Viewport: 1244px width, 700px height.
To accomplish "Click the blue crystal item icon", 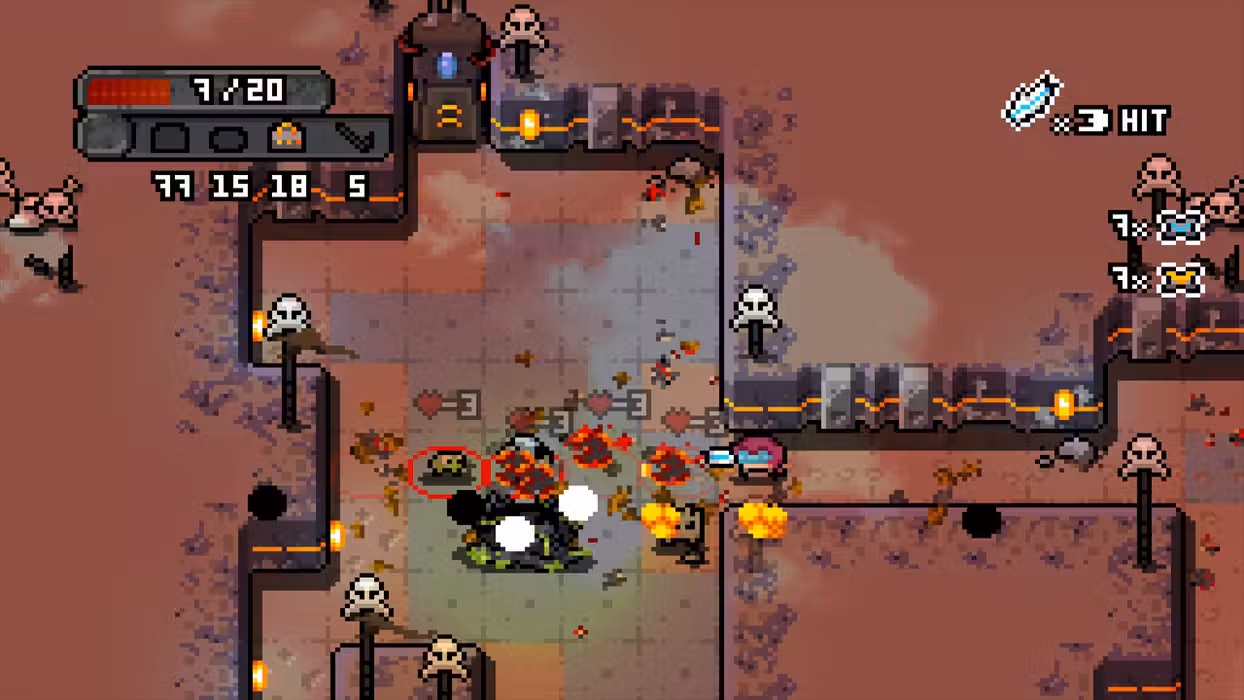I will click(x=1031, y=103).
